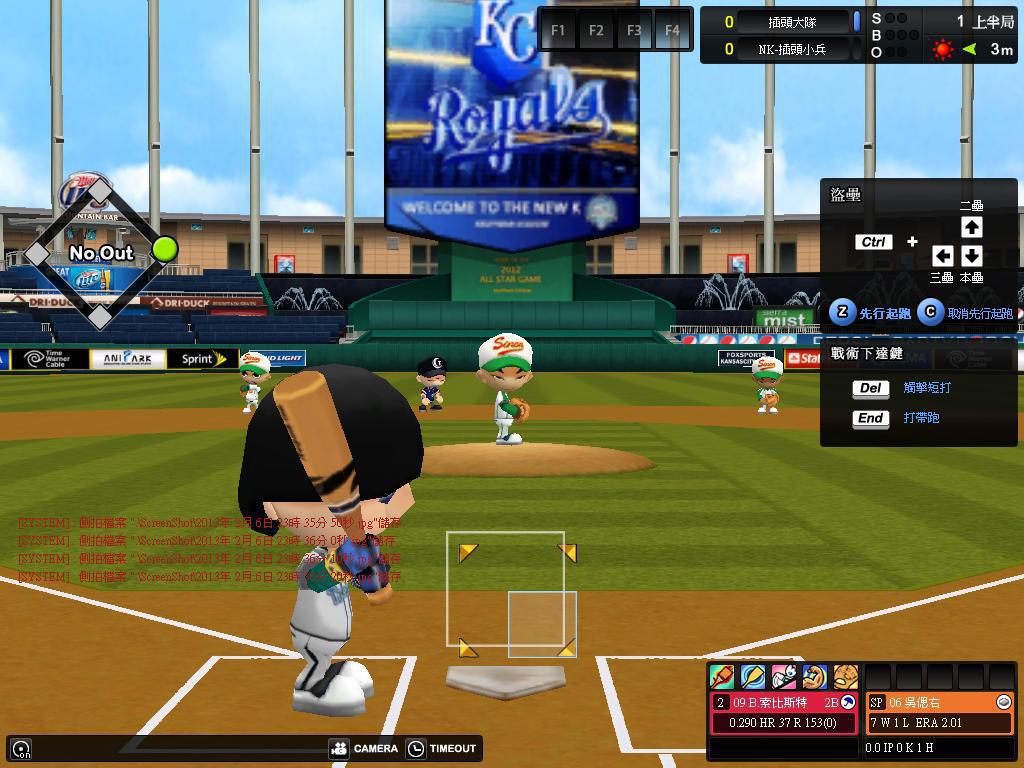The width and height of the screenshot is (1024, 768).
Task: Toggle the round 'on' icon in bottom bar
Action: (21, 748)
